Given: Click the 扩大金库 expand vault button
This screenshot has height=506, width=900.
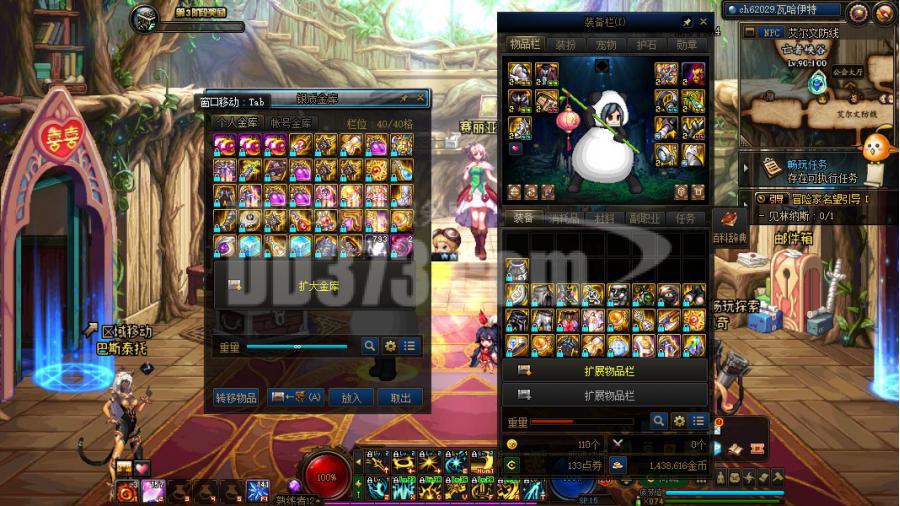Looking at the screenshot, I should tap(319, 286).
